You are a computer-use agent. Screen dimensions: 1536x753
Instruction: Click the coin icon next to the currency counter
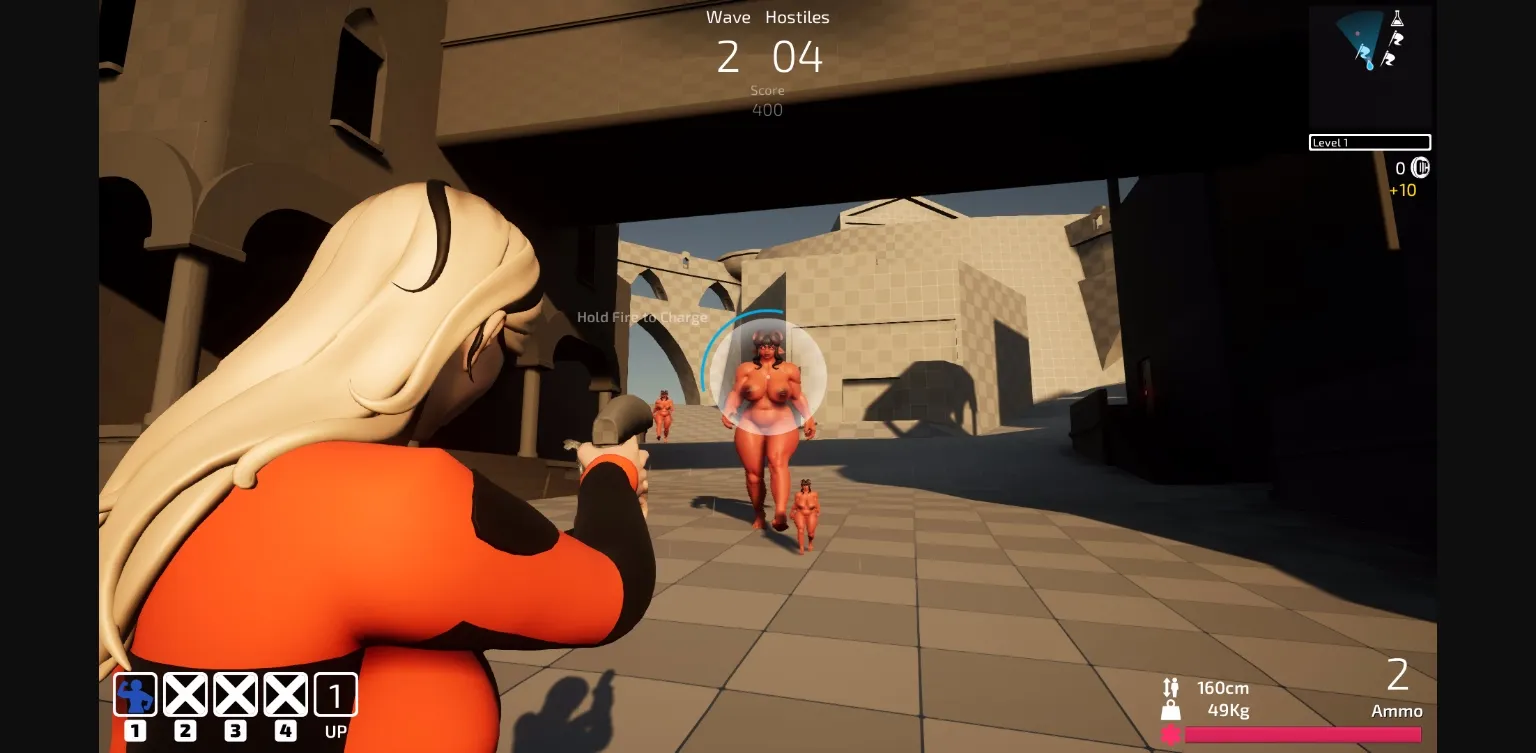1421,168
